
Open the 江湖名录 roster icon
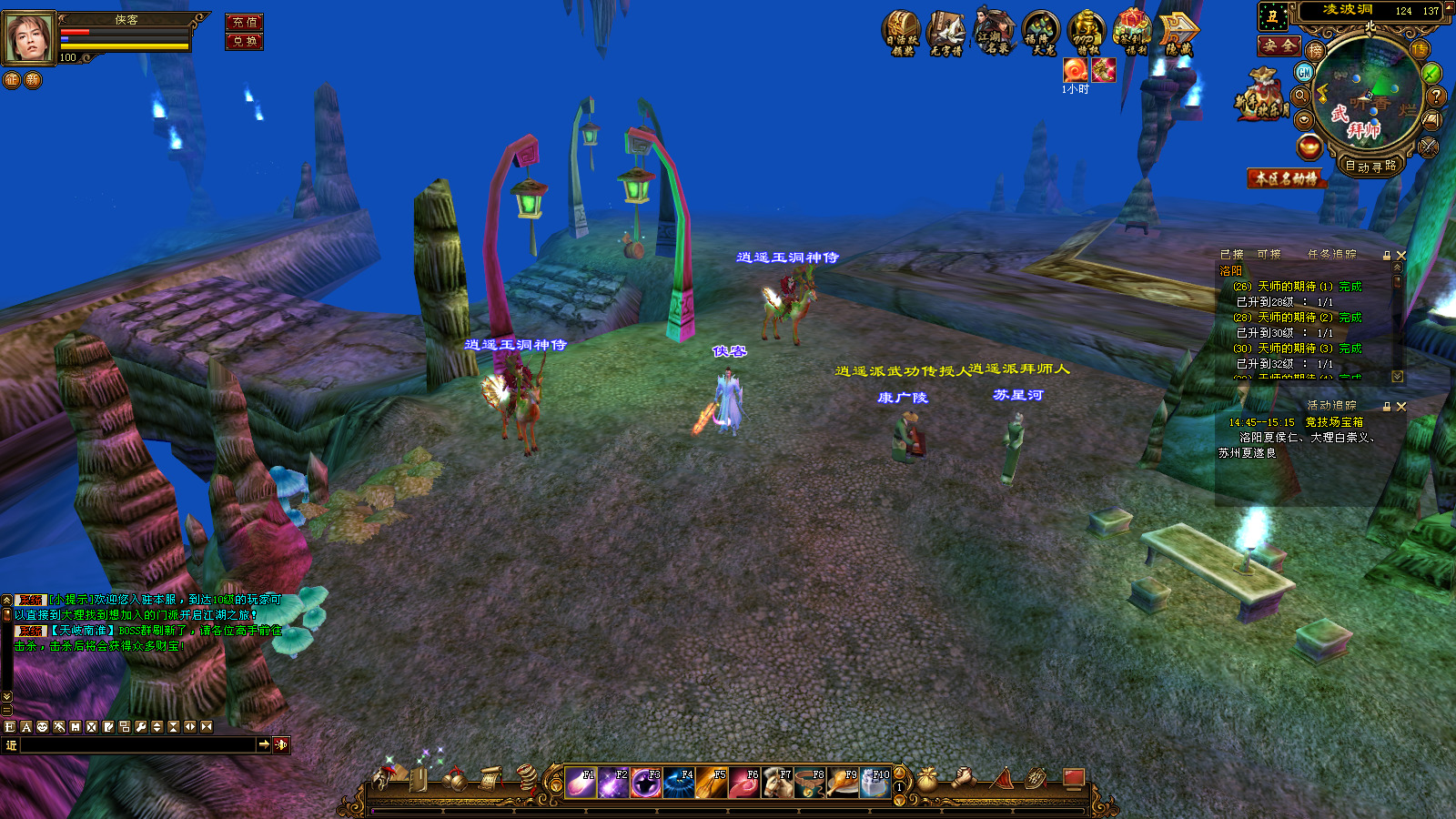pos(995,31)
